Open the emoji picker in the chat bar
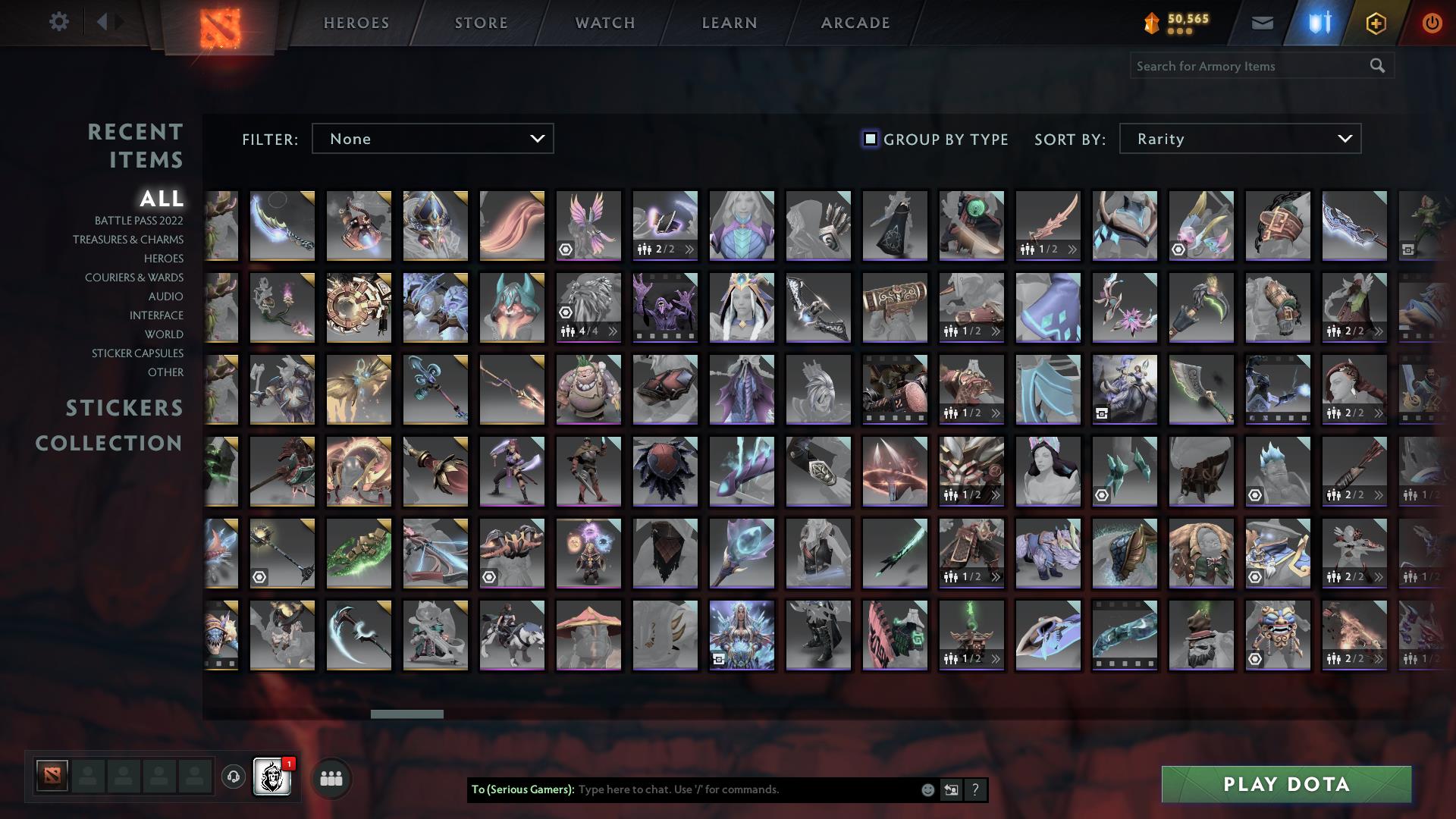1456x819 pixels. pyautogui.click(x=927, y=789)
